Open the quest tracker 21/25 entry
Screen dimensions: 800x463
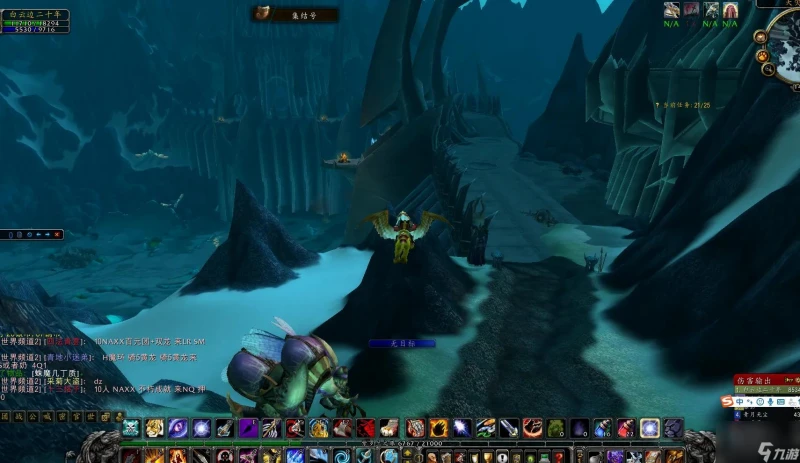point(687,104)
